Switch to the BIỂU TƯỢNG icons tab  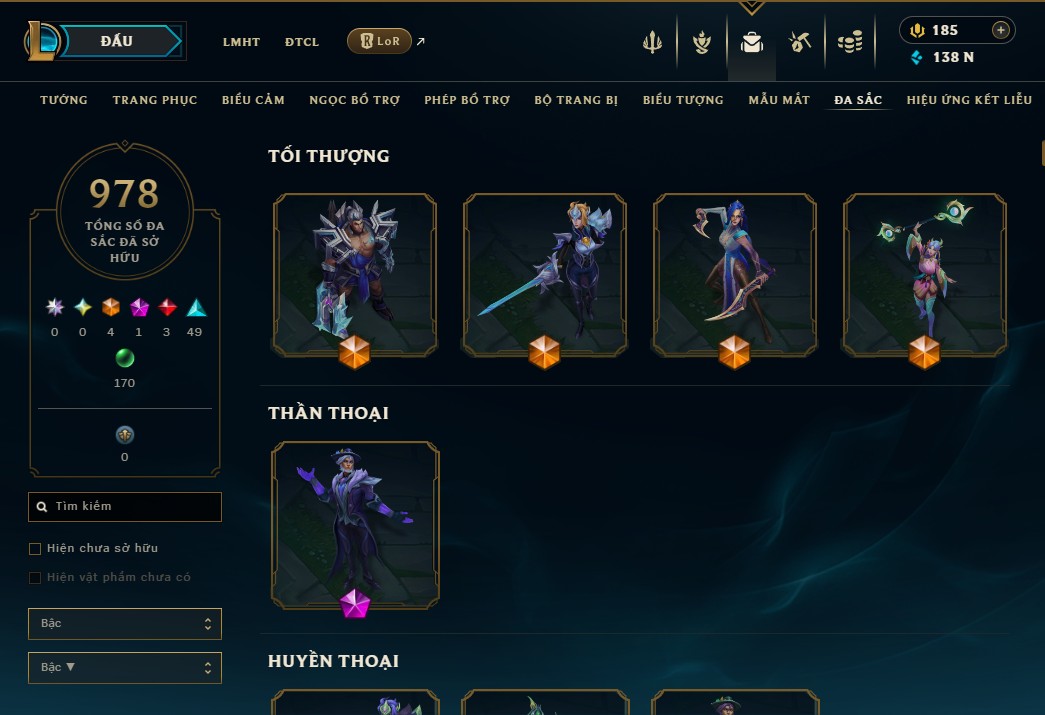pyautogui.click(x=683, y=100)
